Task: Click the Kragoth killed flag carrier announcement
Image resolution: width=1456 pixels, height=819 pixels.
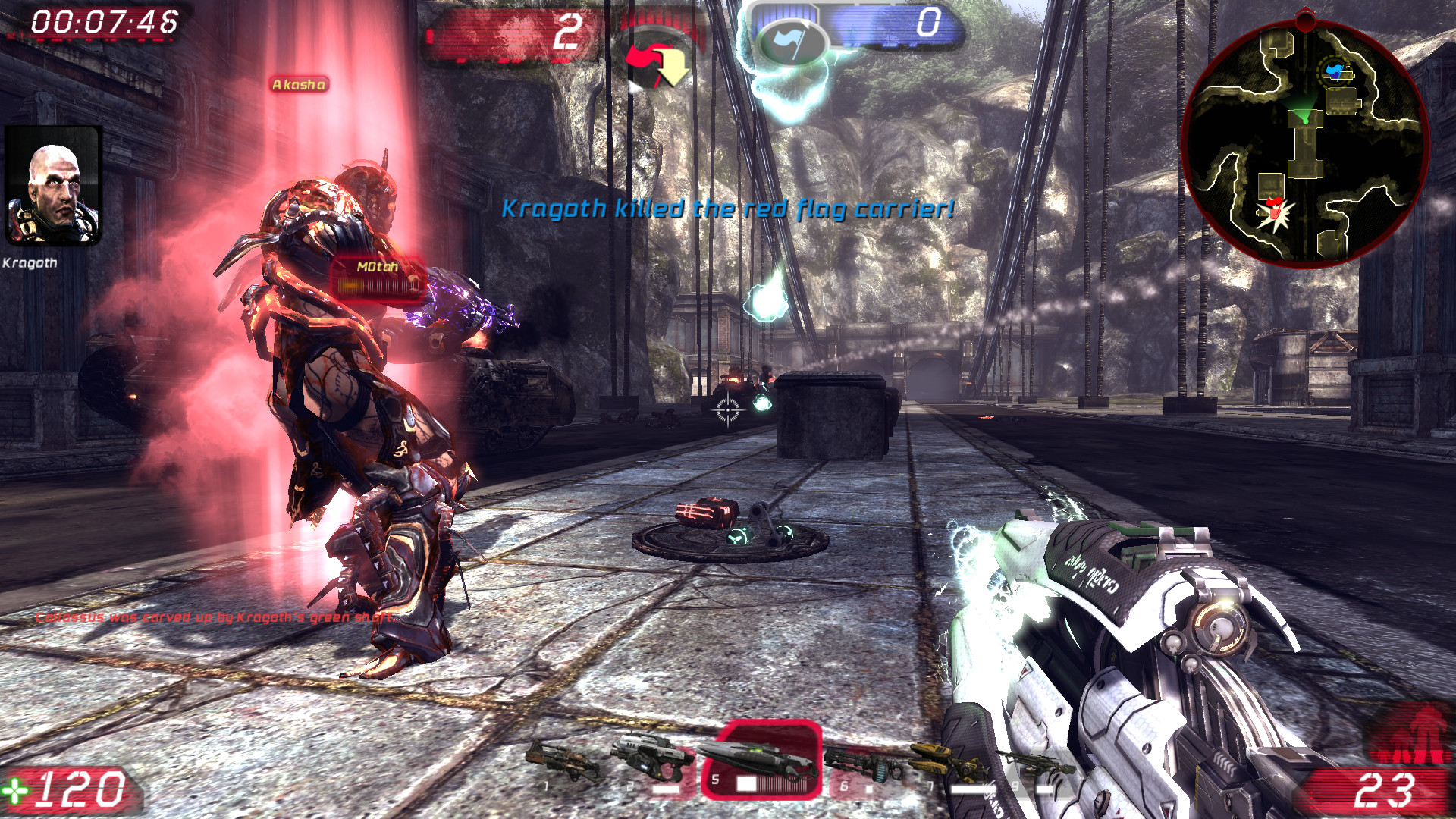Action: (728, 209)
